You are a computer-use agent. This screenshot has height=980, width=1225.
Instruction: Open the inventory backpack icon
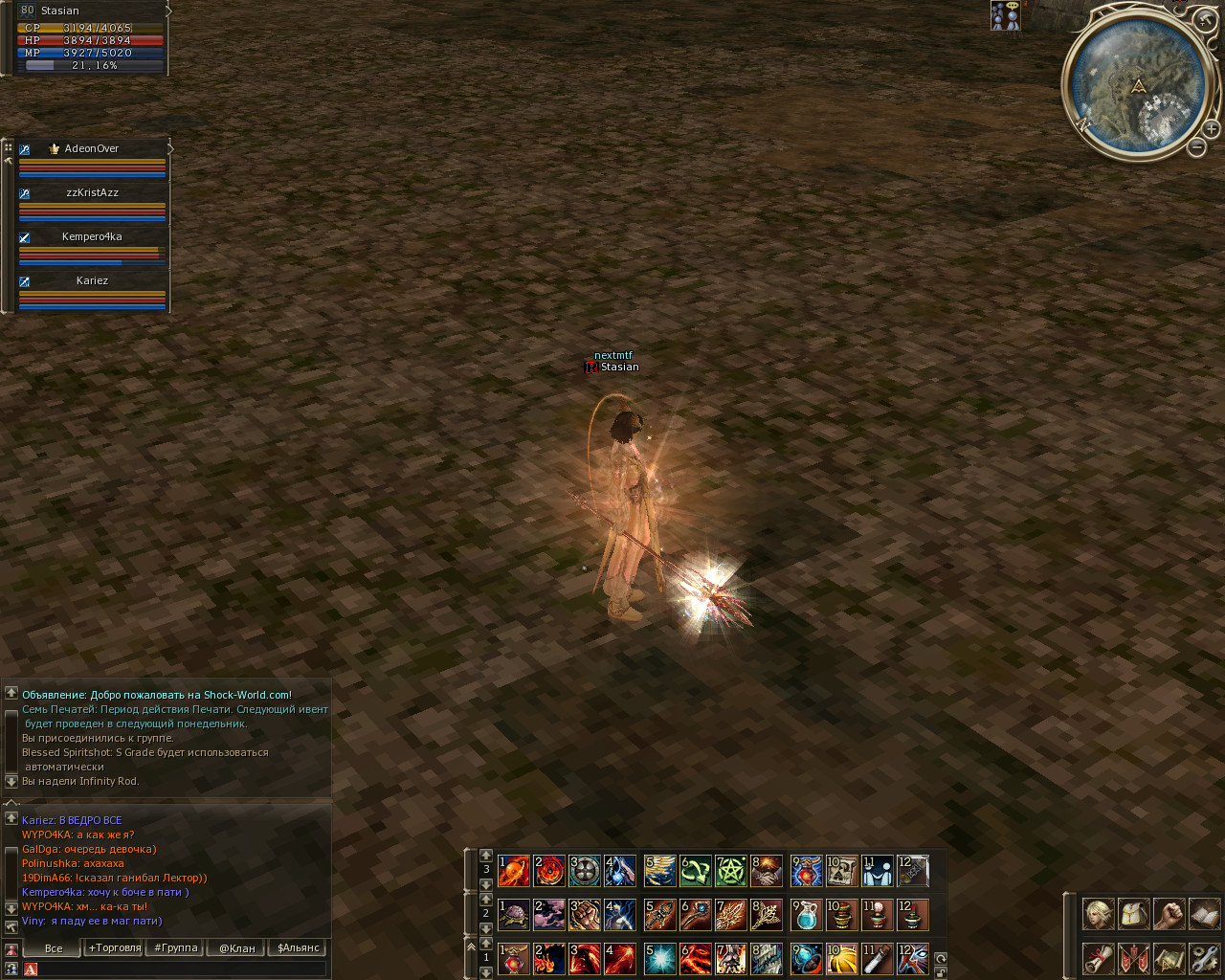1133,914
